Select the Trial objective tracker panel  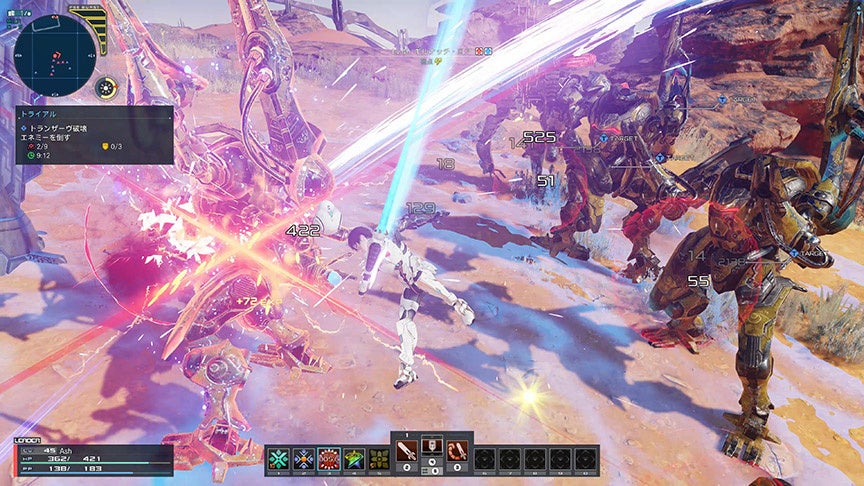click(94, 135)
